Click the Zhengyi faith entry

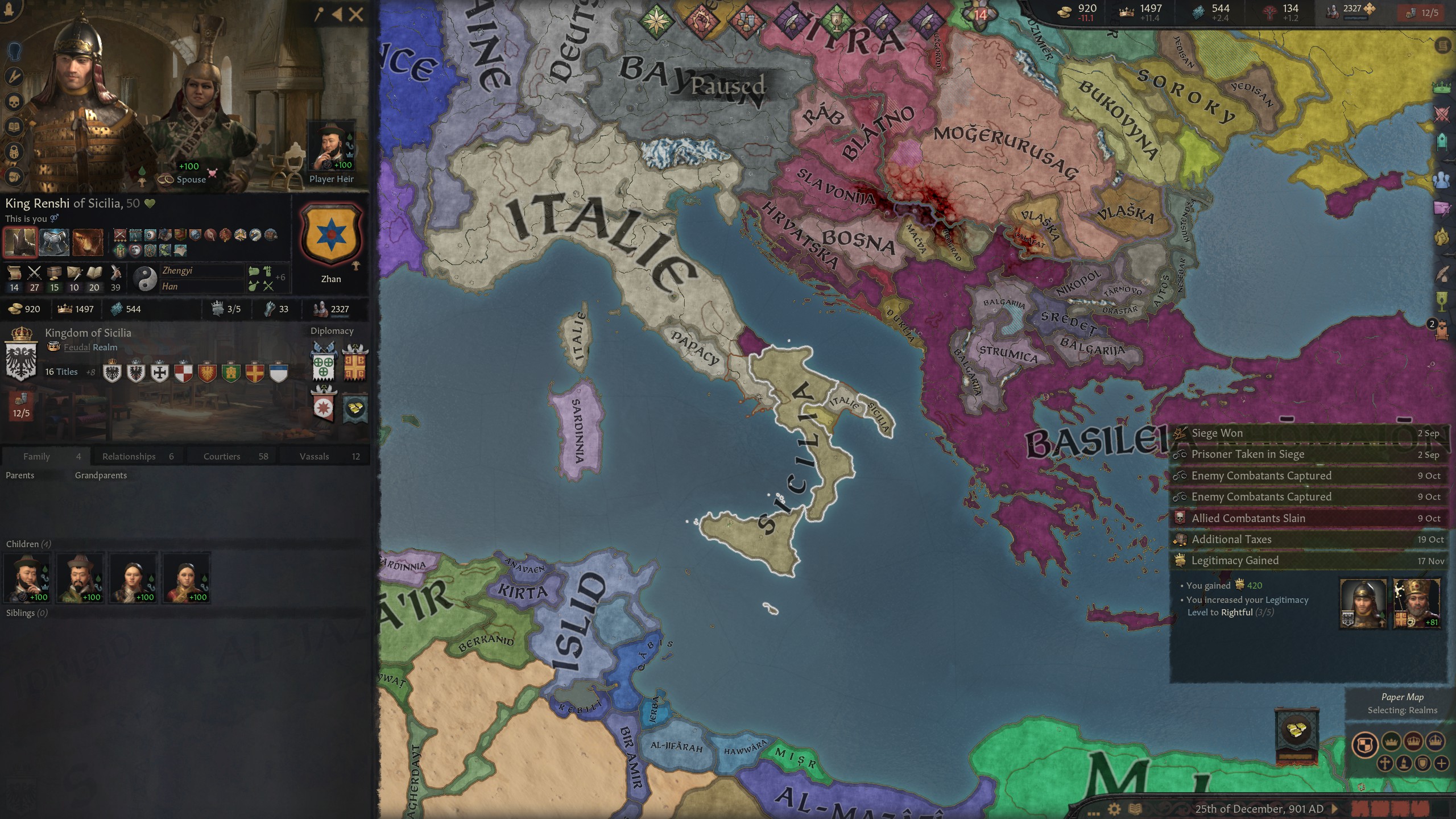pos(177,271)
